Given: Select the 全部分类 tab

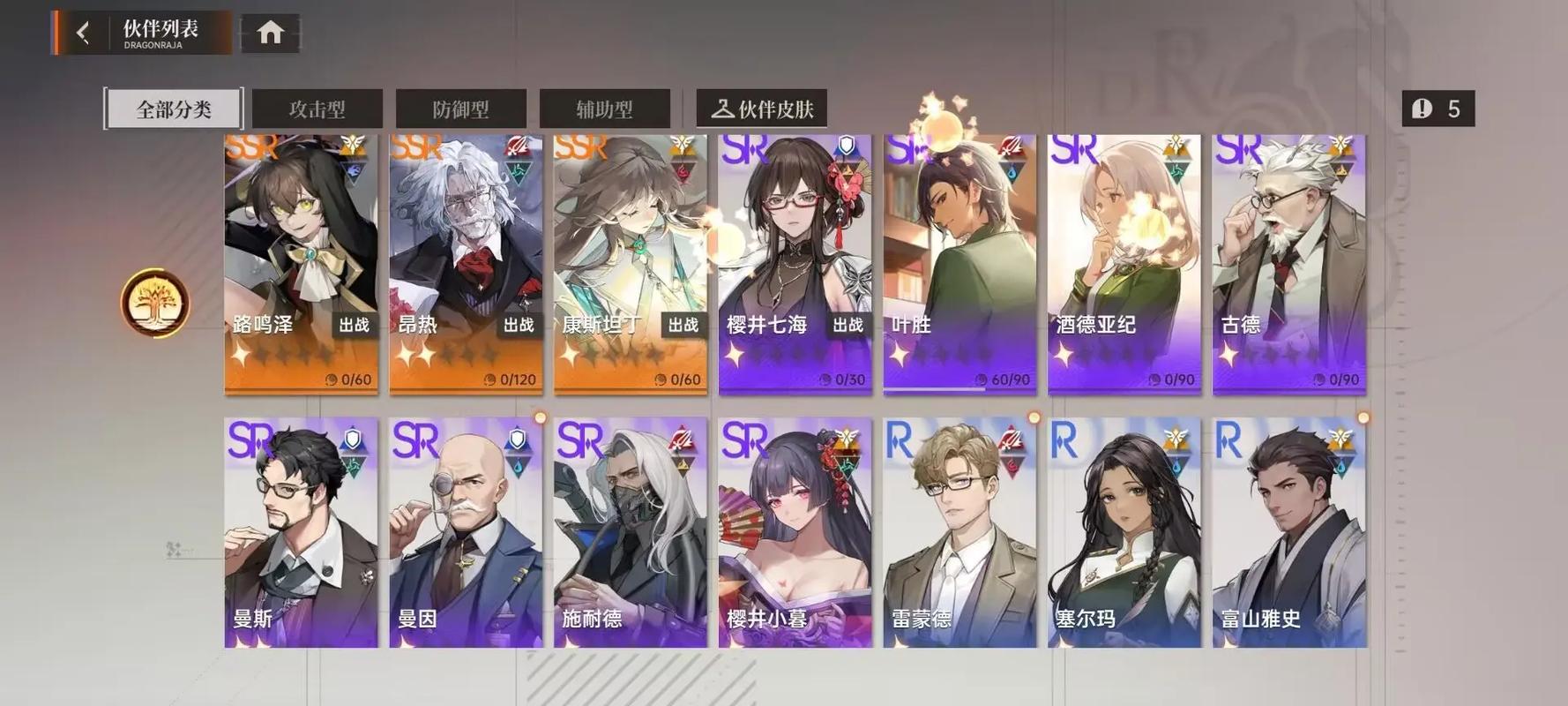Looking at the screenshot, I should (173, 108).
